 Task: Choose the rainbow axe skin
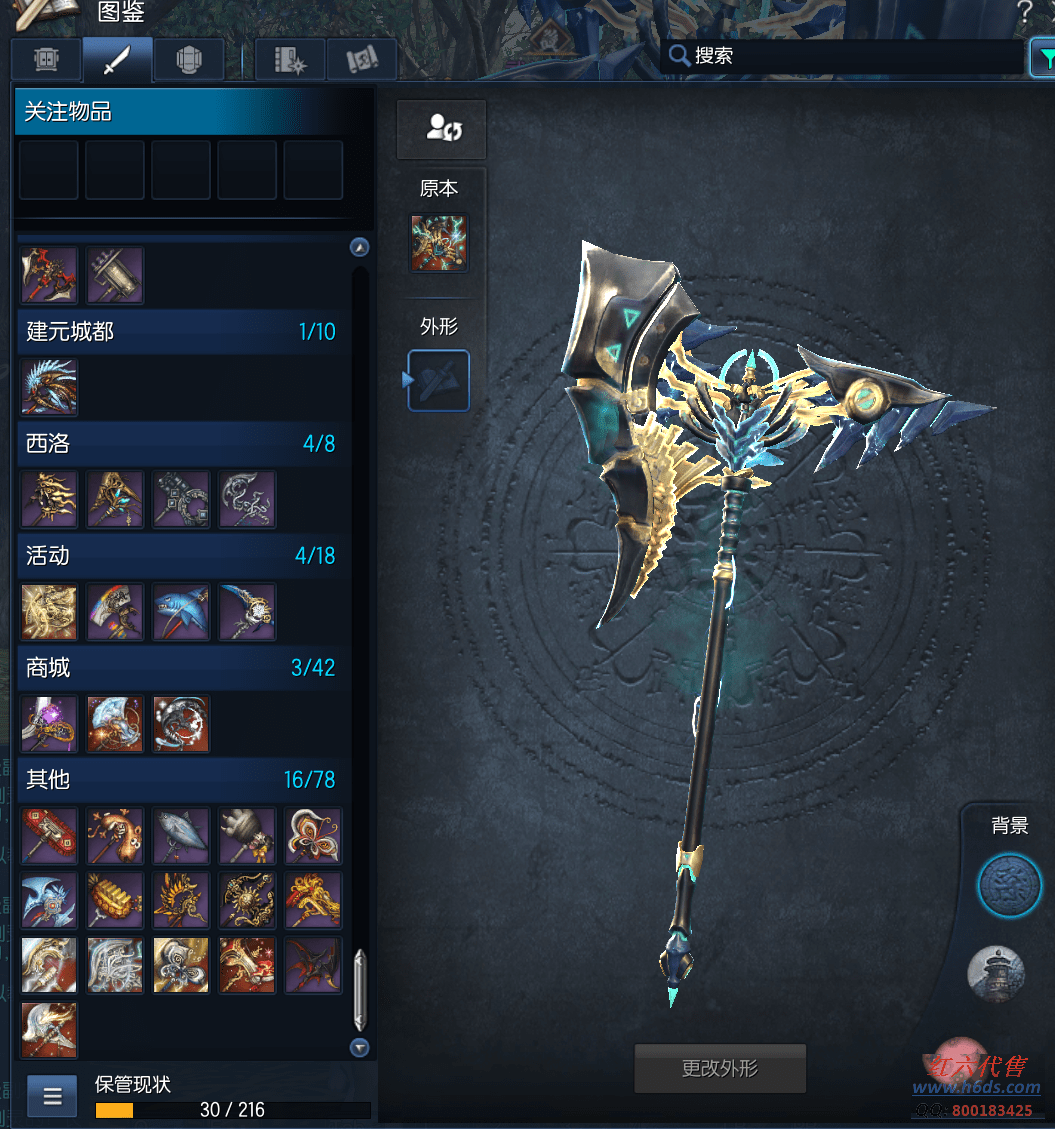coord(115,612)
